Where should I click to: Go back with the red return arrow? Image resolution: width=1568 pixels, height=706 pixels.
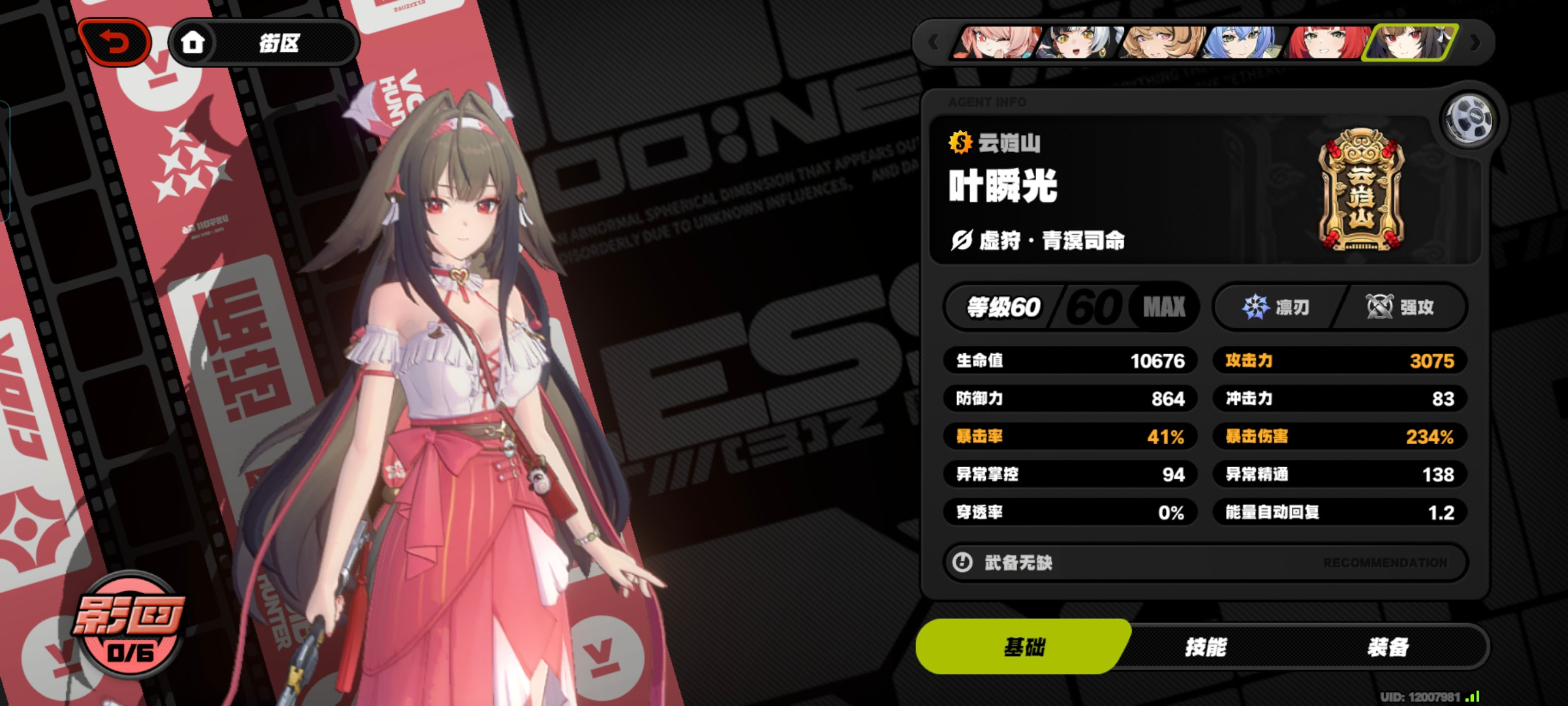(114, 42)
